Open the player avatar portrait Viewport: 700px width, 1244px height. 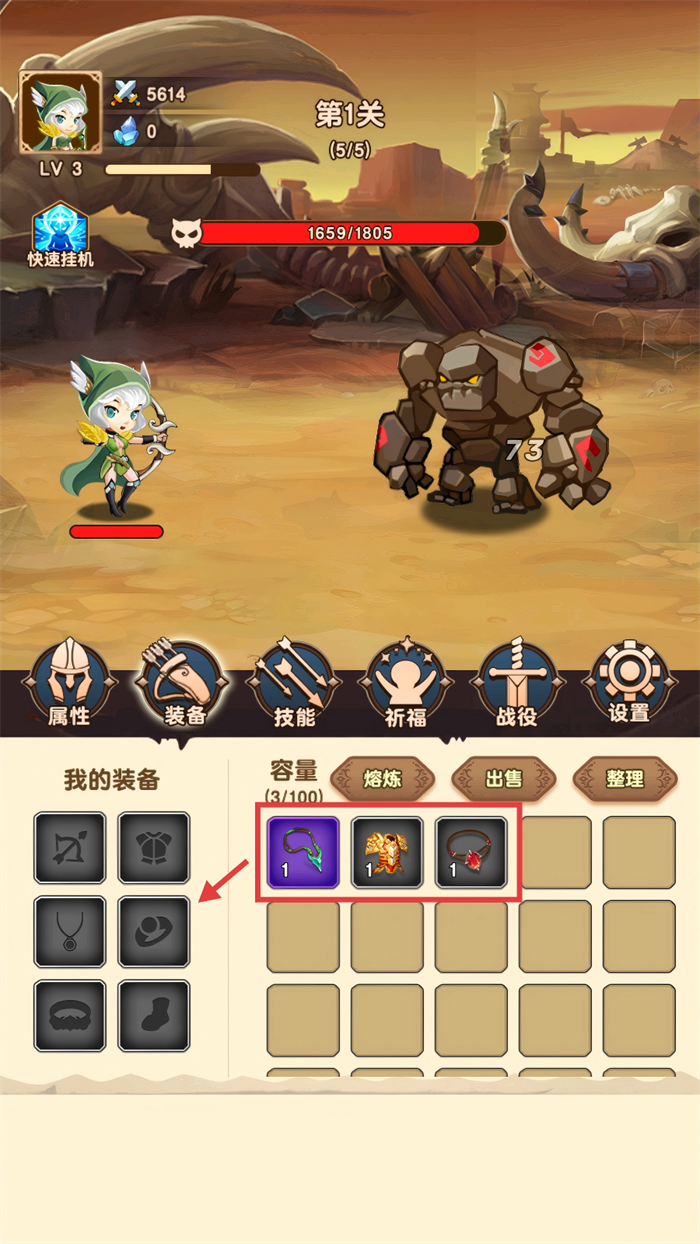point(61,112)
